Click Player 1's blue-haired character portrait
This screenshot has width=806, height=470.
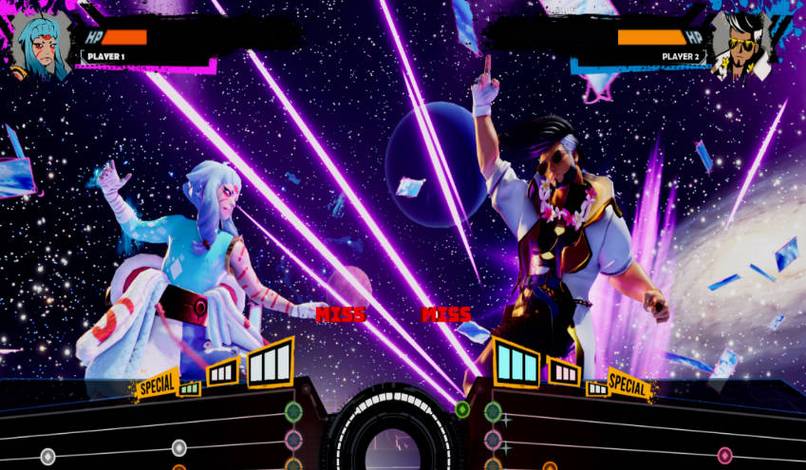[40, 46]
